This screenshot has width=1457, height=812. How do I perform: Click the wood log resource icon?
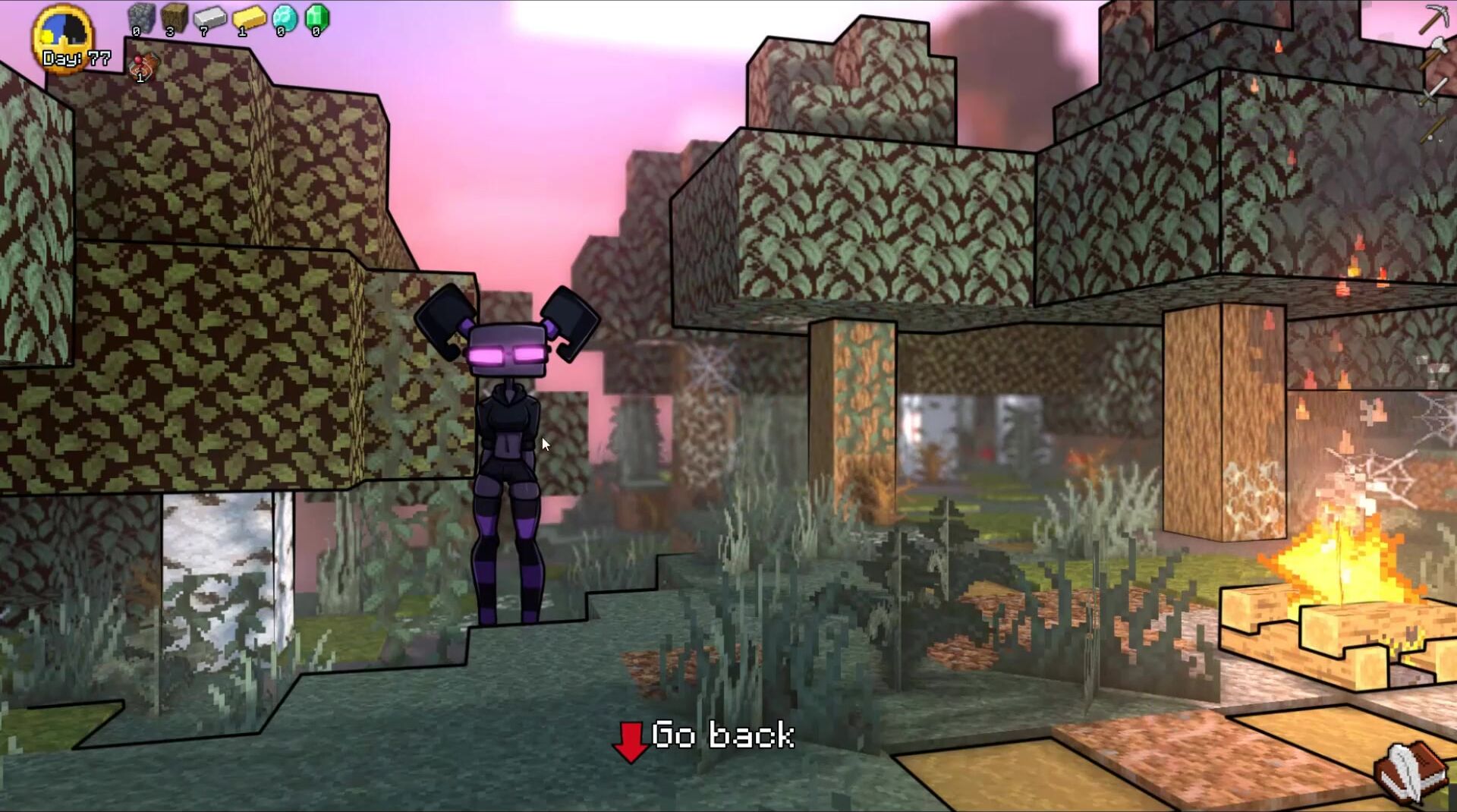point(174,18)
